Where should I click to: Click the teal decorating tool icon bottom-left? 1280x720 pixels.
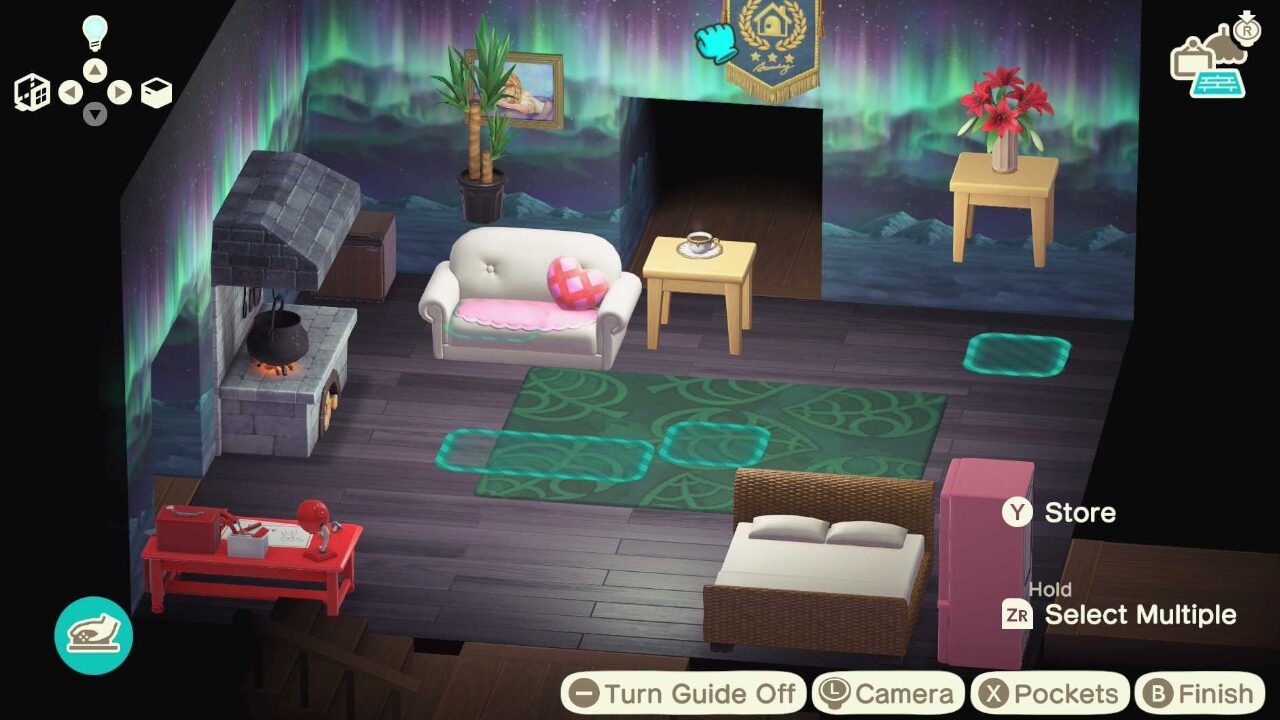coord(93,633)
